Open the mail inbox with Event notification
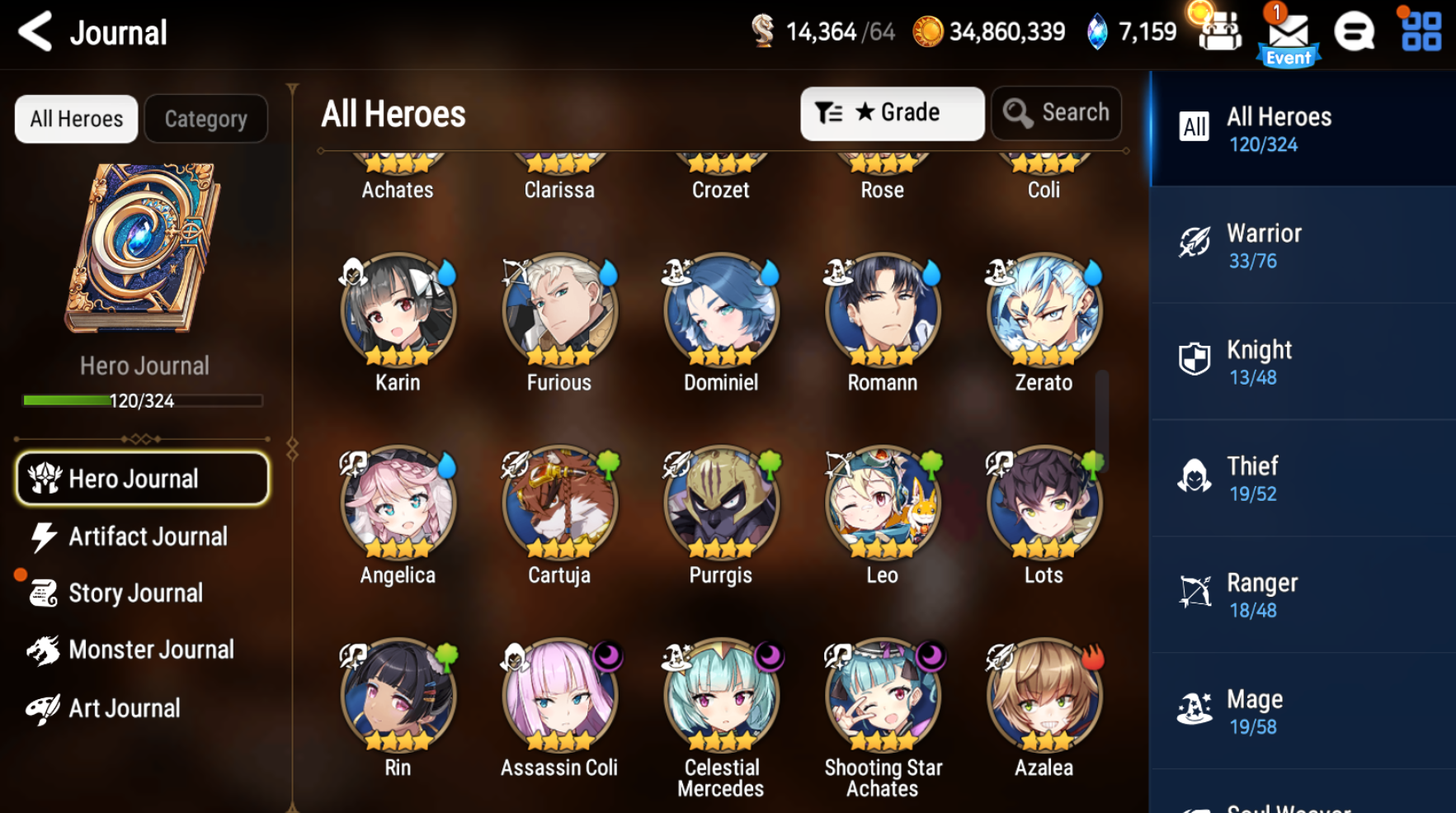Viewport: 1456px width, 813px height. pos(1288,33)
